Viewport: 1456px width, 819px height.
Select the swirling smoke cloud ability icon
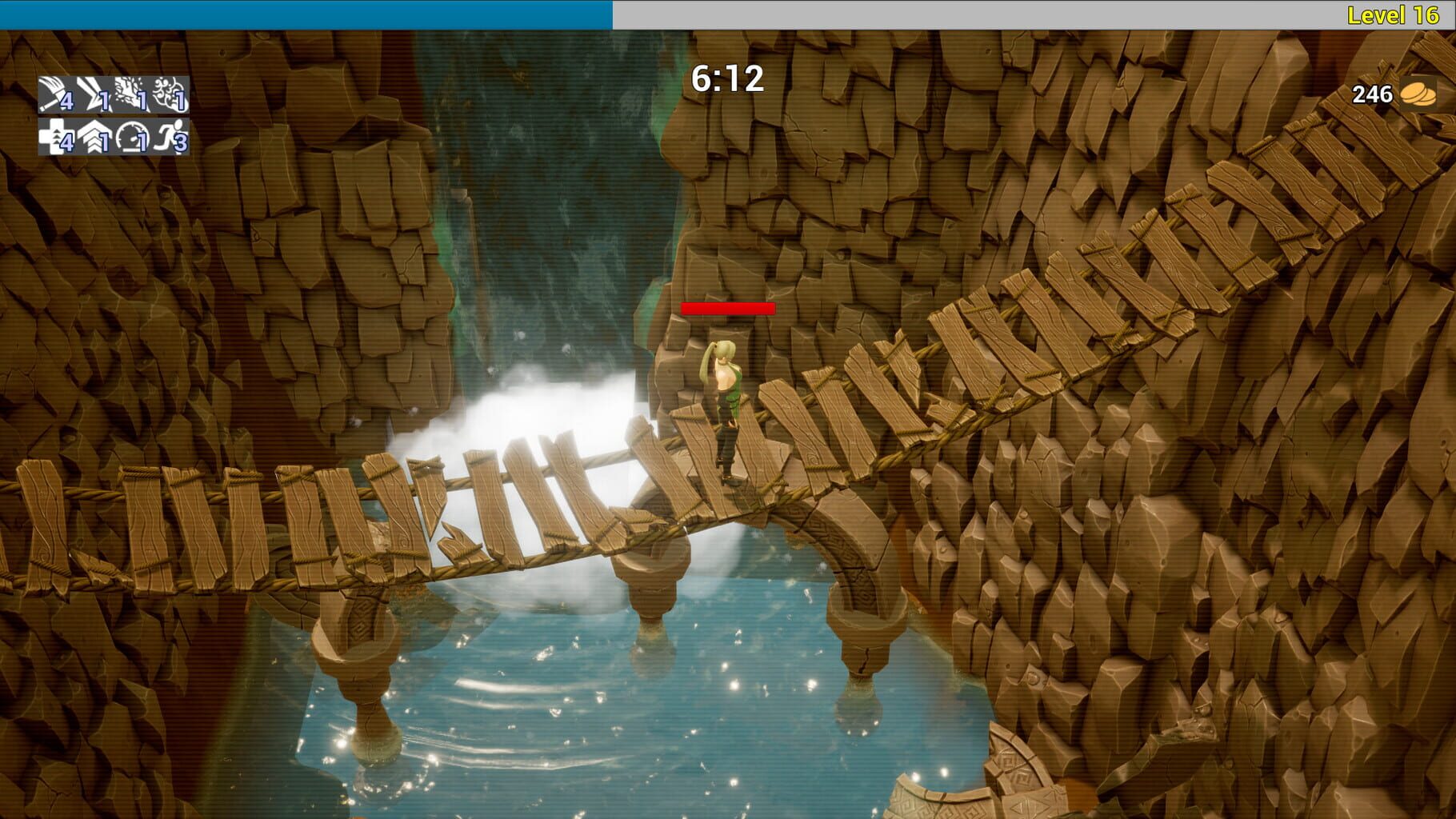(x=169, y=94)
